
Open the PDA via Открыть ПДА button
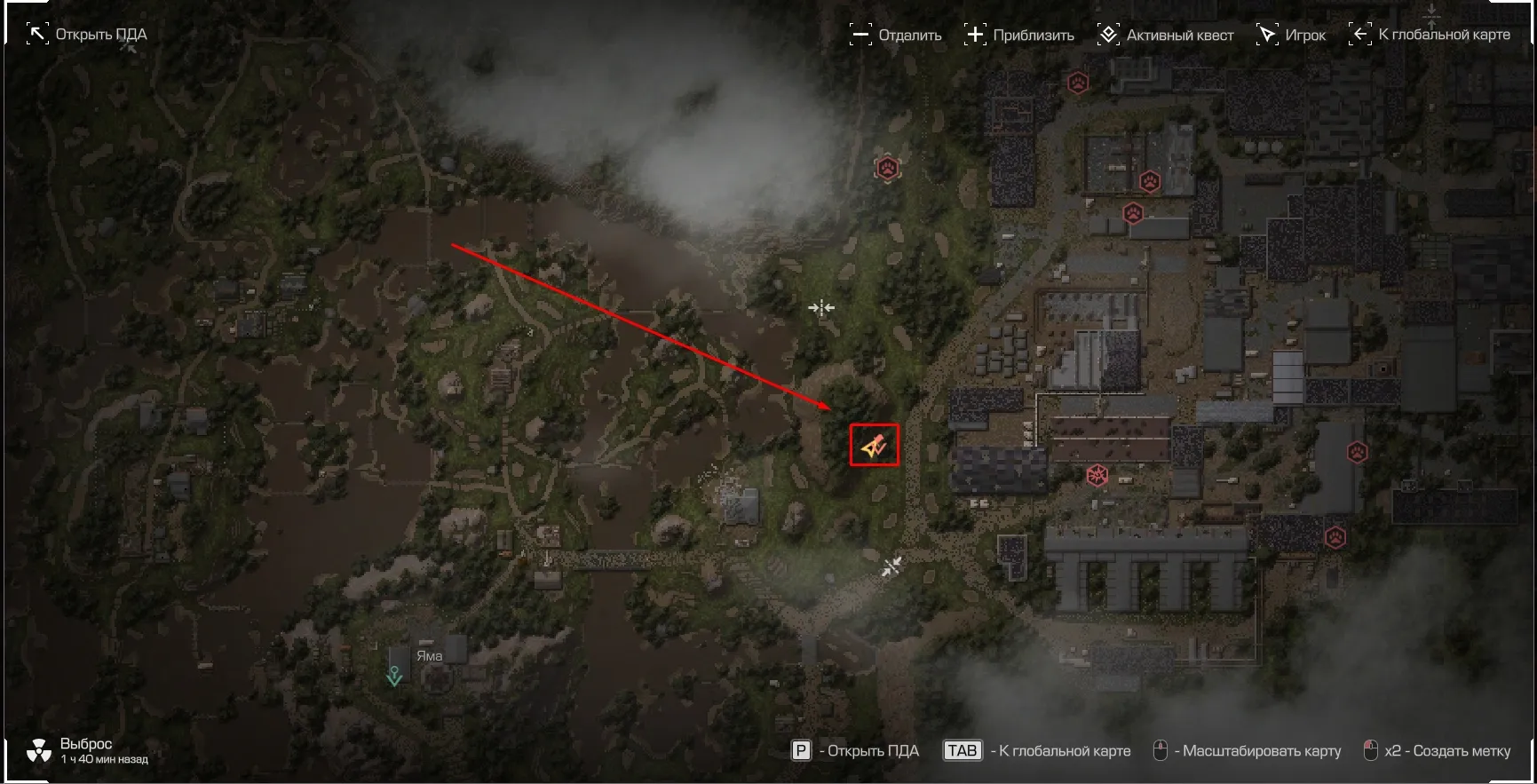pyautogui.click(x=87, y=35)
